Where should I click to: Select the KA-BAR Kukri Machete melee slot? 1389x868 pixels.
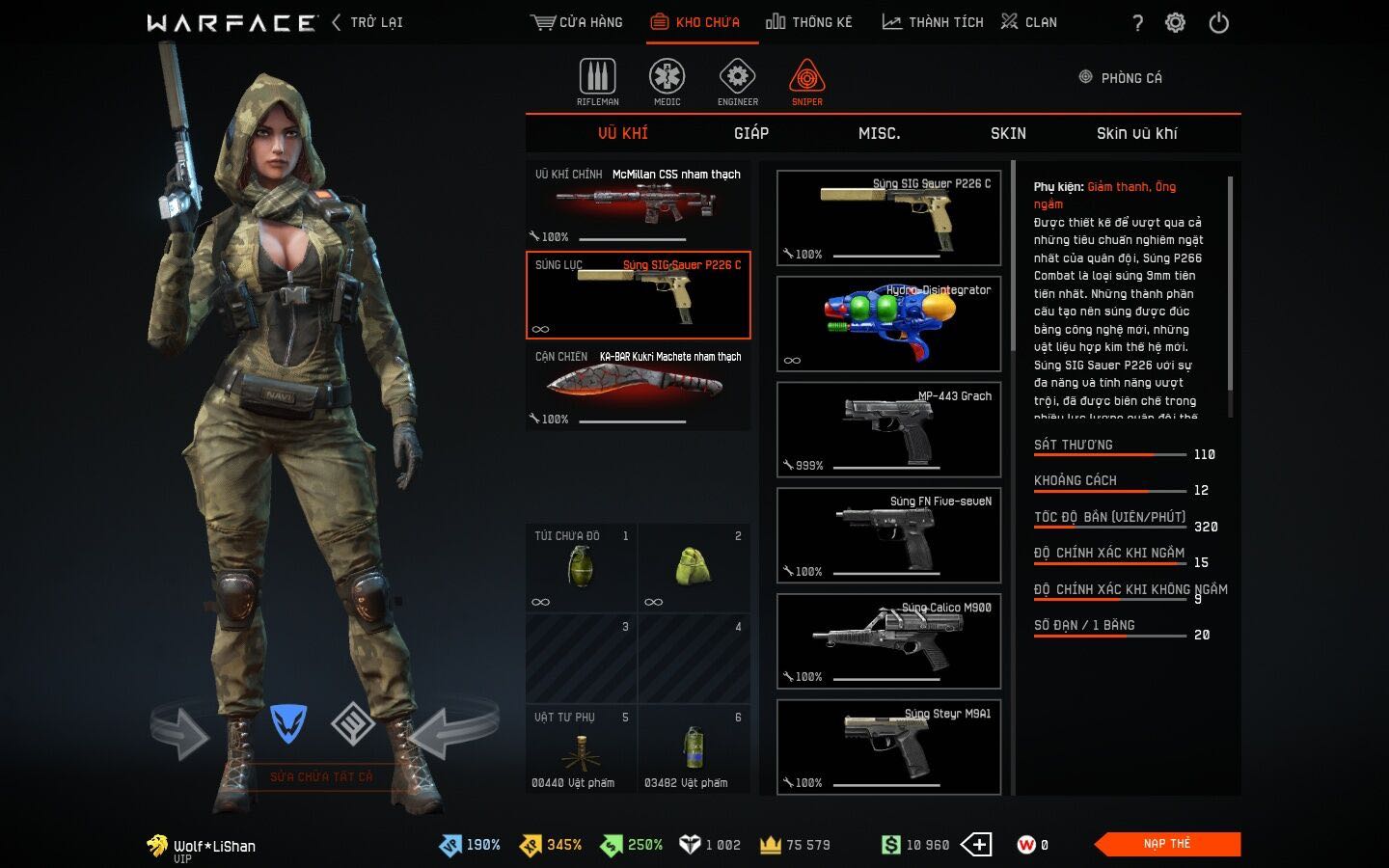point(638,388)
